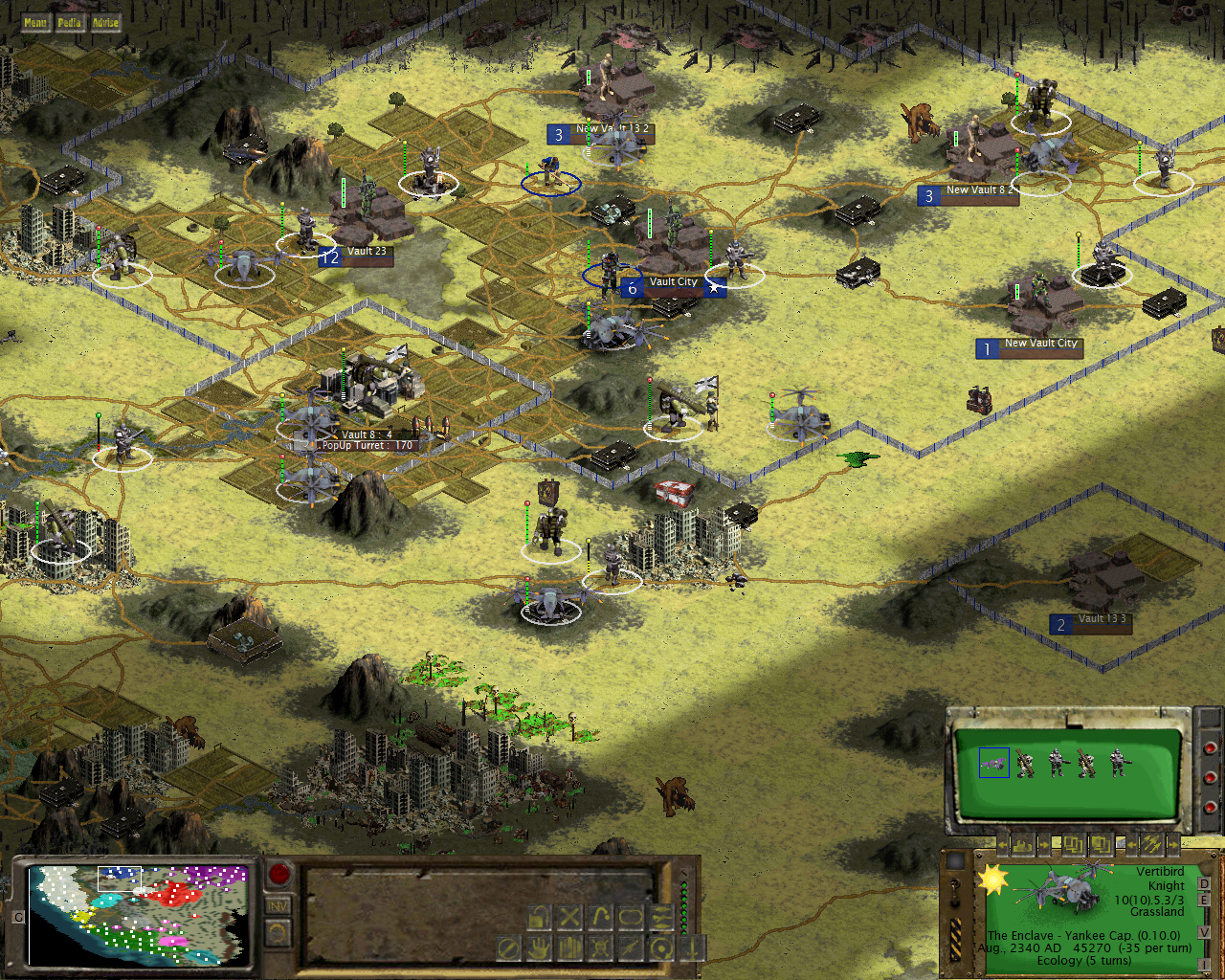
Task: Select the Go To movement order icon
Action: (599, 917)
